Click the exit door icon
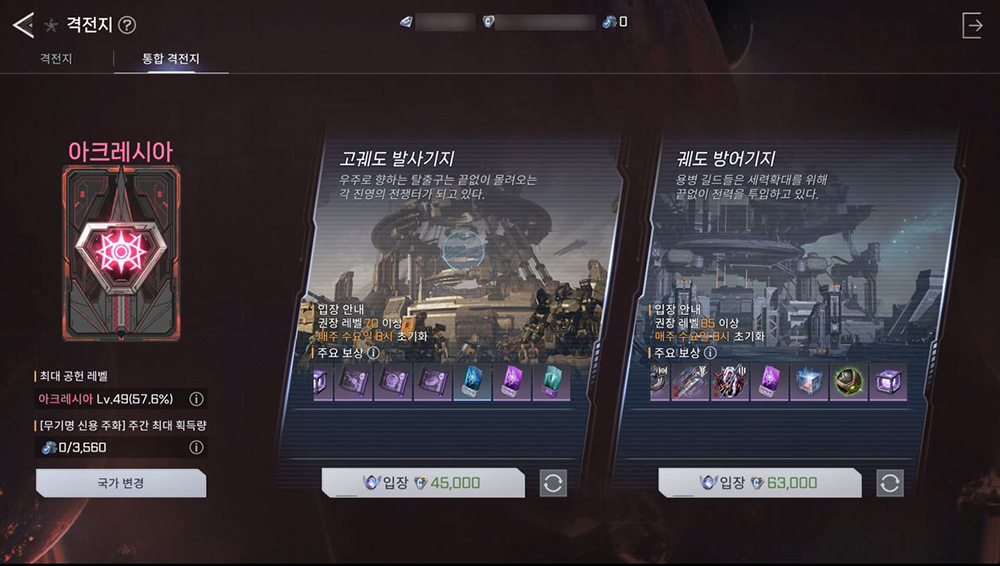The width and height of the screenshot is (1000, 566). tap(972, 26)
